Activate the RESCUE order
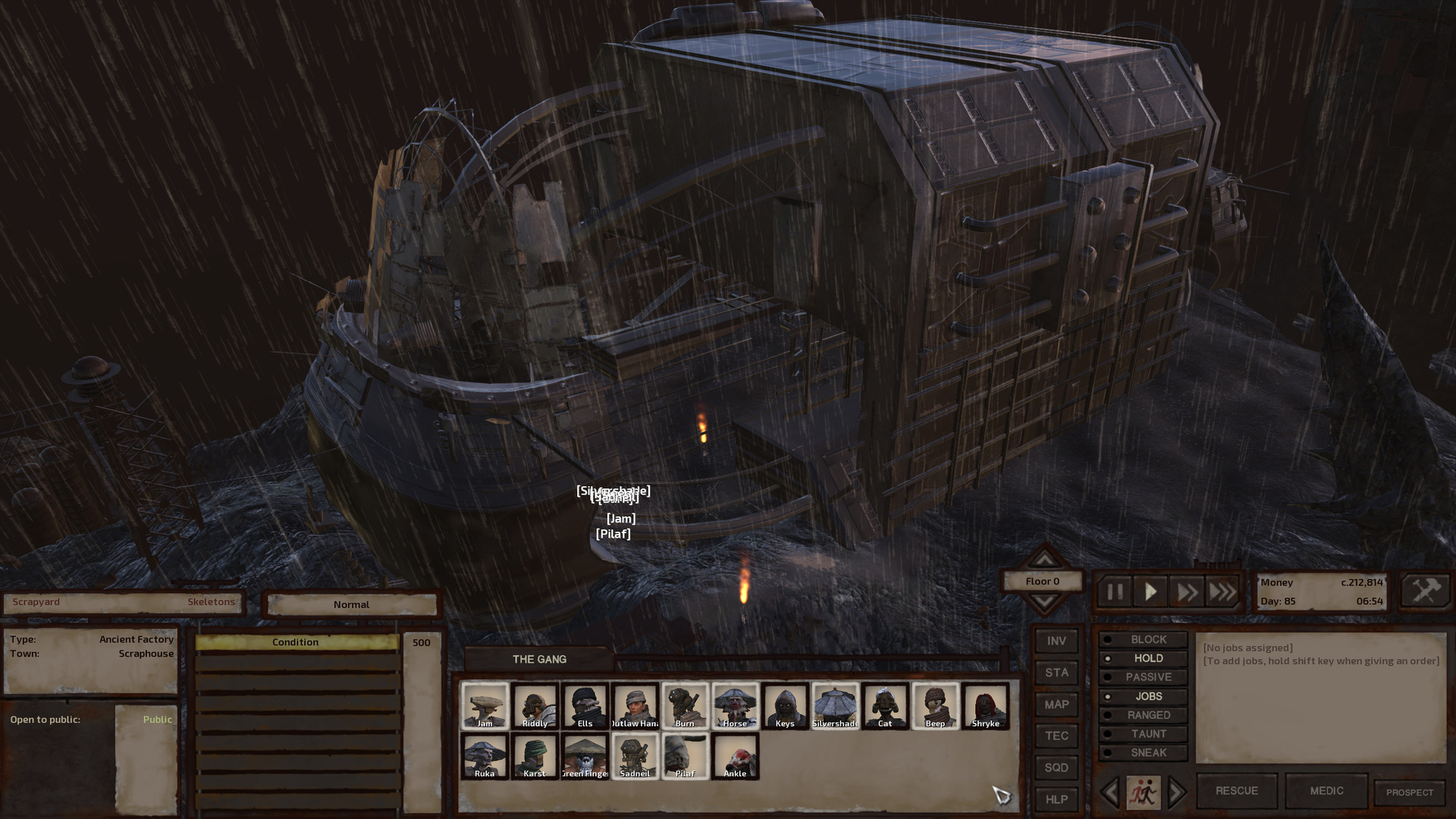The image size is (1456, 819). point(1237,791)
